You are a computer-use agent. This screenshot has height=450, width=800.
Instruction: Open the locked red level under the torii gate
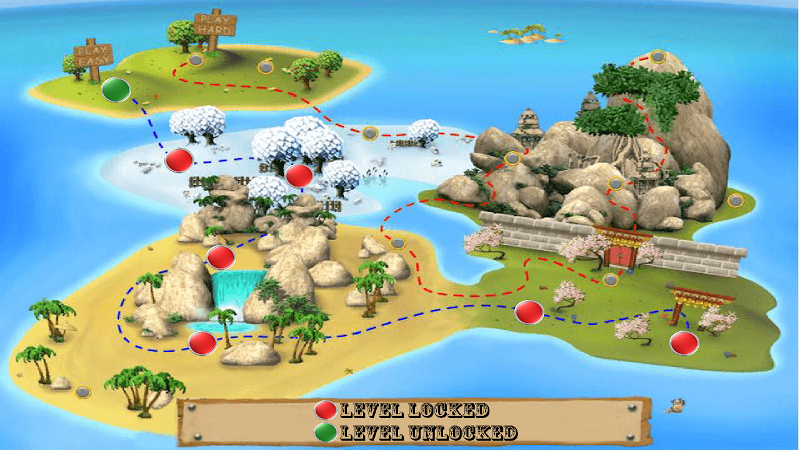(x=684, y=343)
